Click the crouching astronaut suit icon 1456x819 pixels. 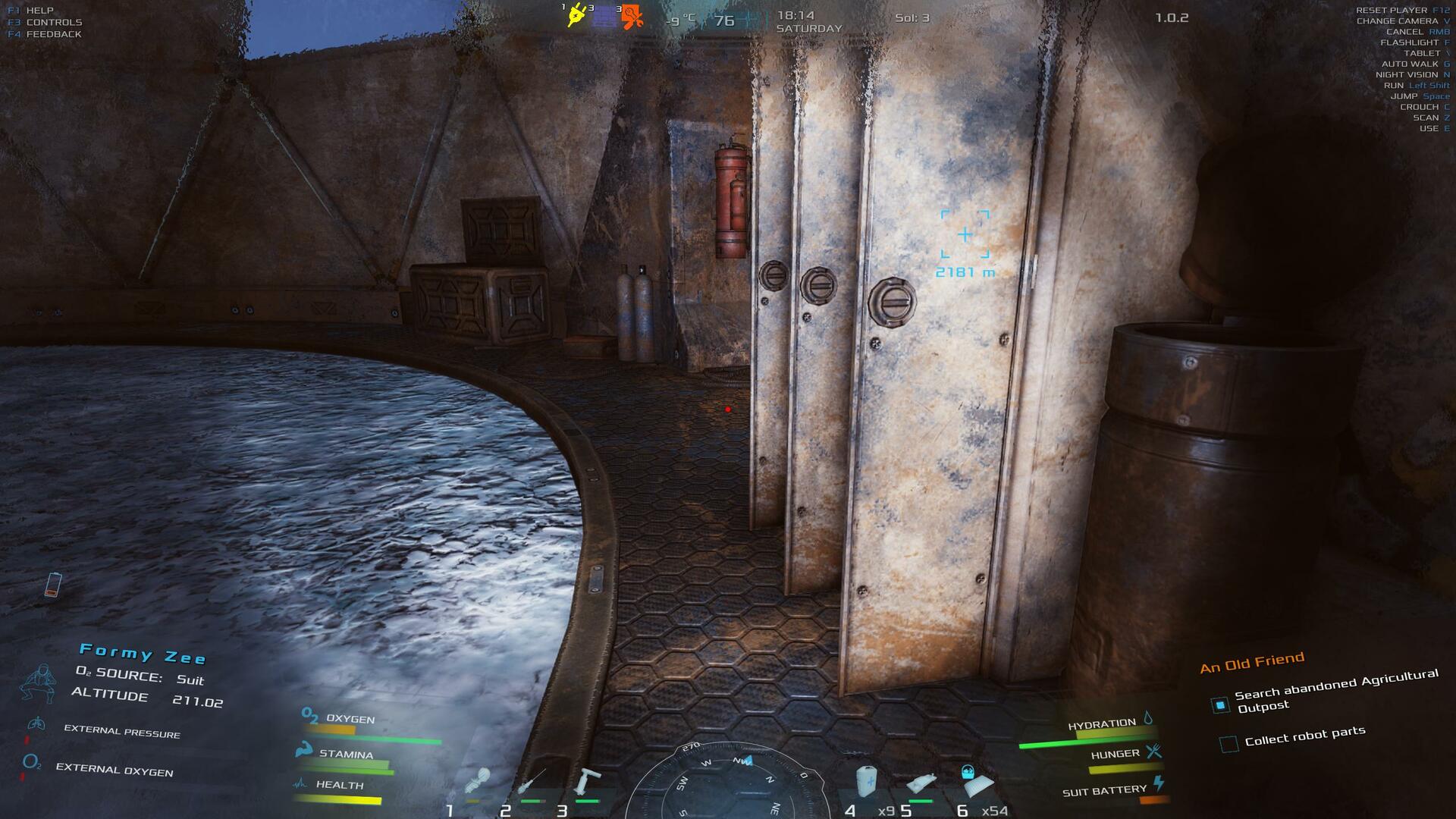[38, 684]
